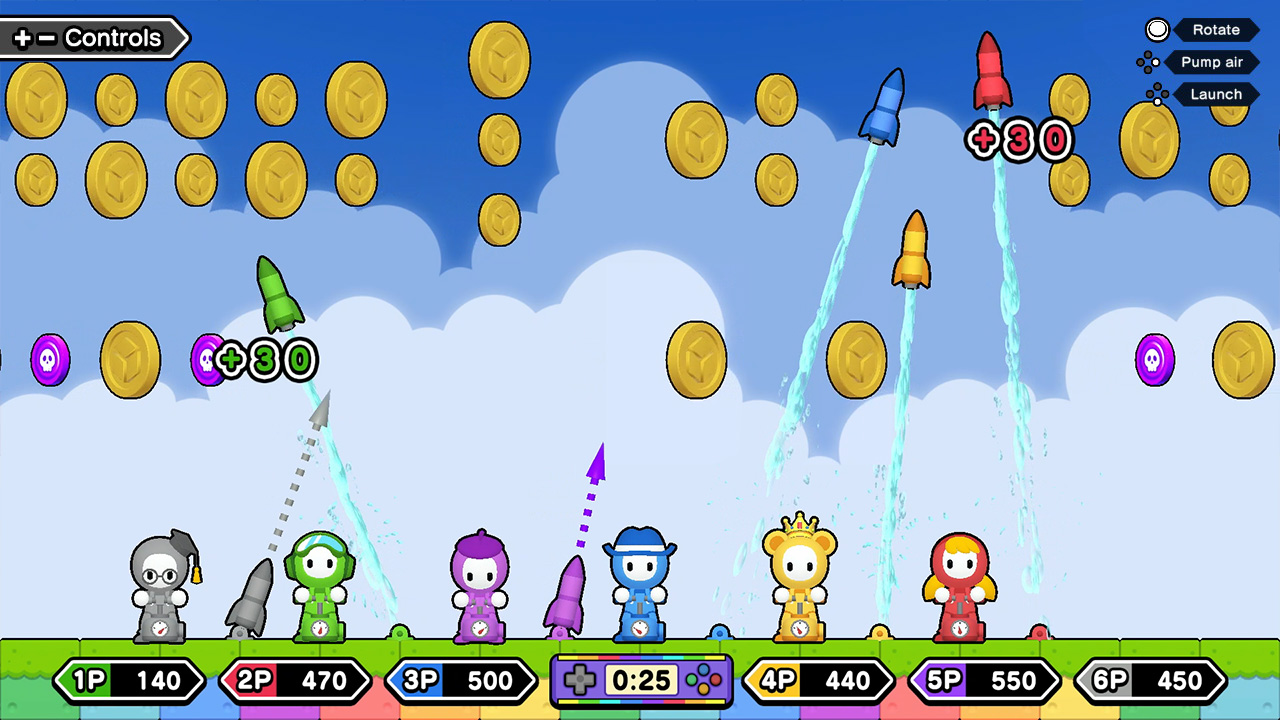Image resolution: width=1280 pixels, height=720 pixels.
Task: Click the purple skull coin on the left edge
Action: coord(48,362)
